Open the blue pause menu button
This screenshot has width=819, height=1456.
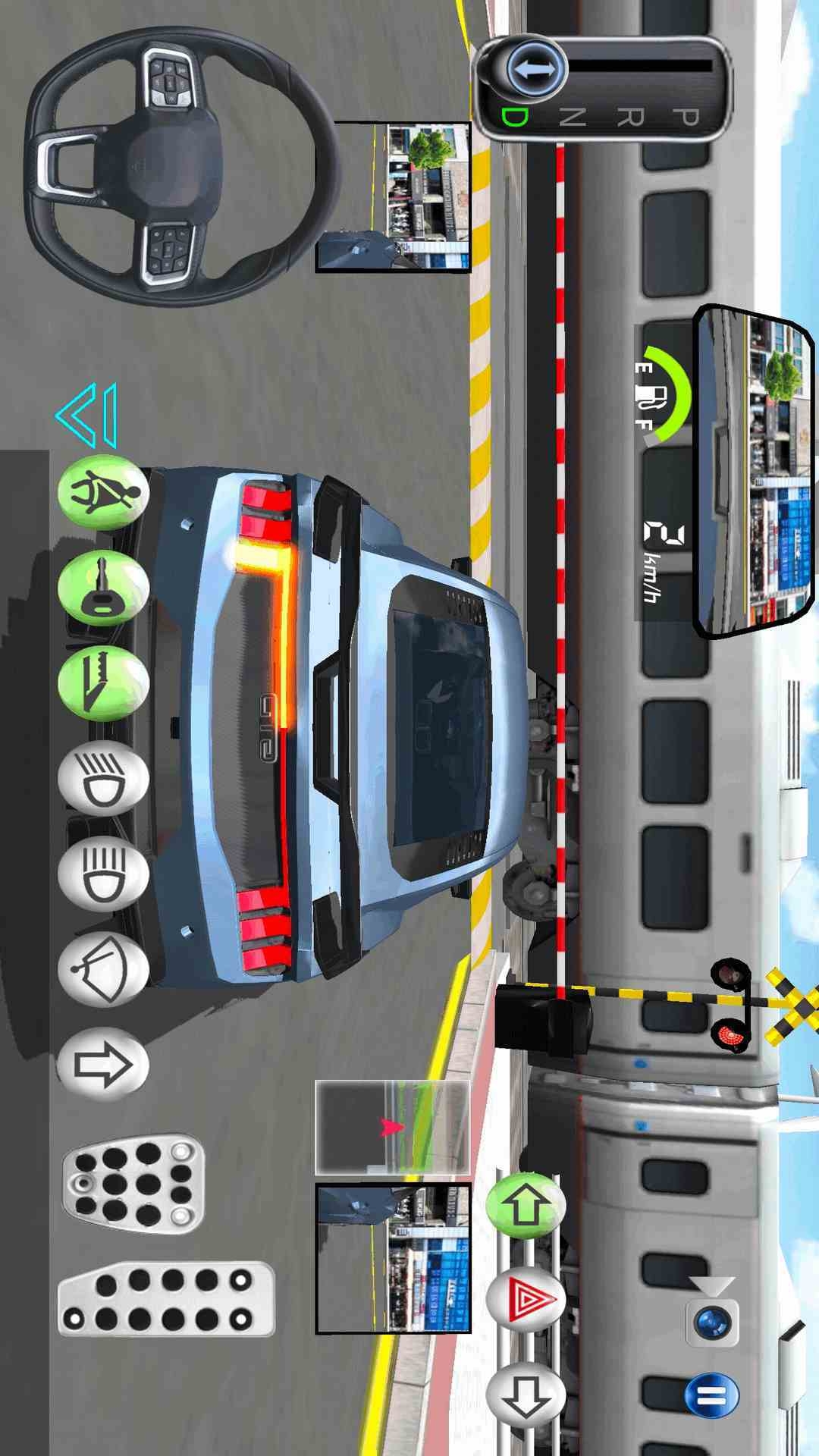coord(712,1396)
